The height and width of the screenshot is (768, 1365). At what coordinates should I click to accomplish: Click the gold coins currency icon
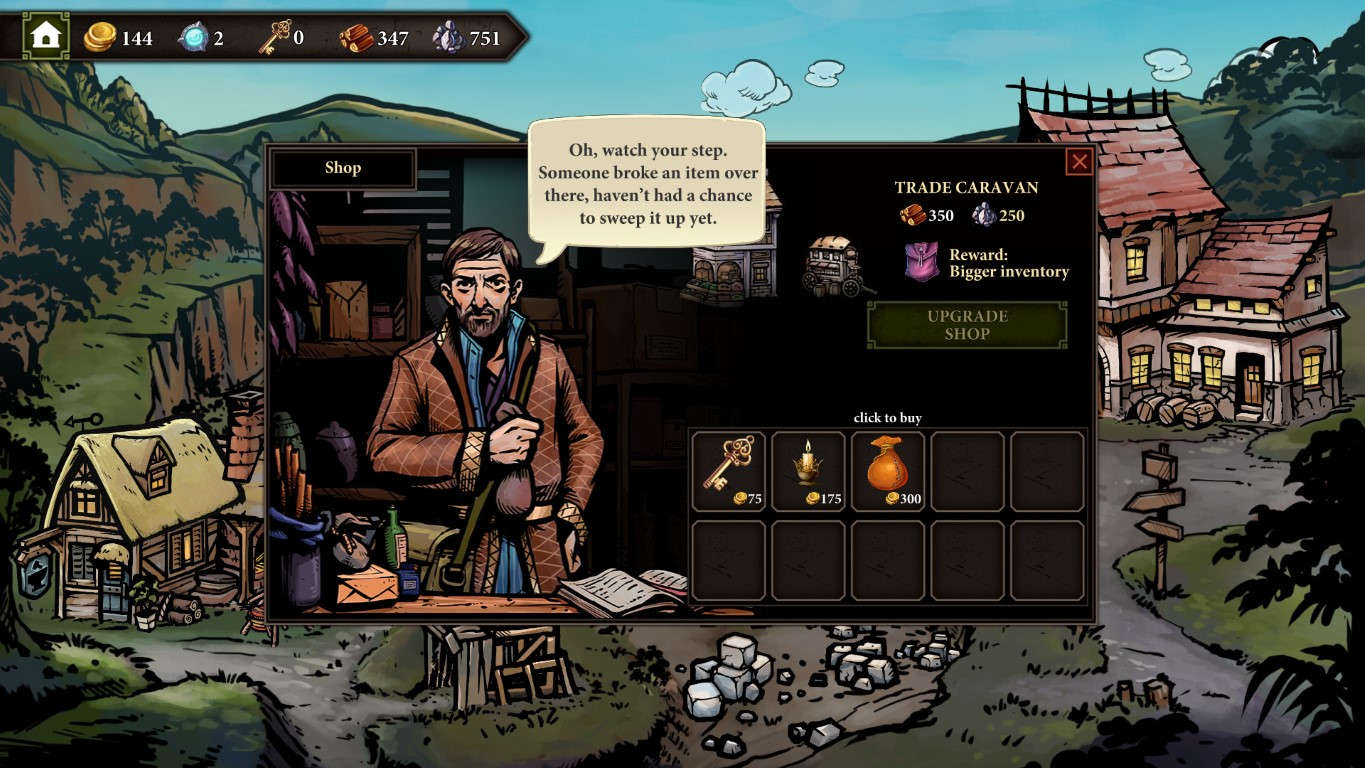point(99,38)
